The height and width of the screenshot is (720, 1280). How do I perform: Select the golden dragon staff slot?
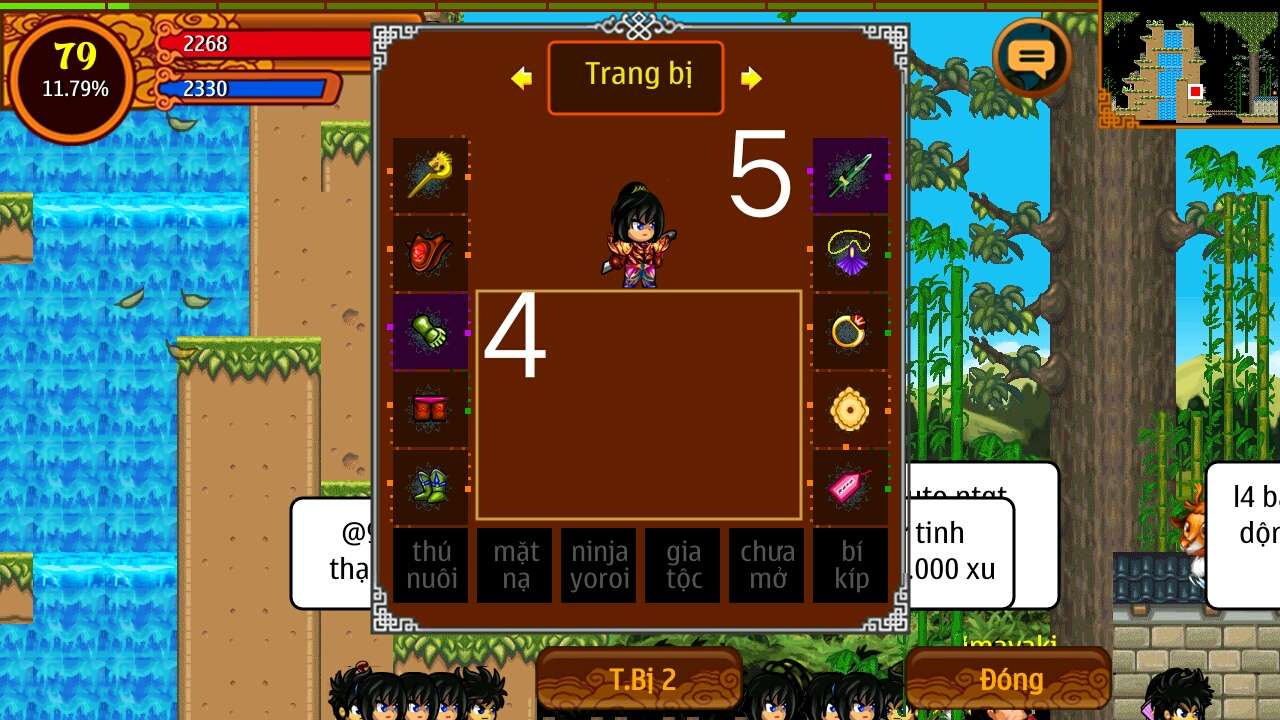pos(430,176)
